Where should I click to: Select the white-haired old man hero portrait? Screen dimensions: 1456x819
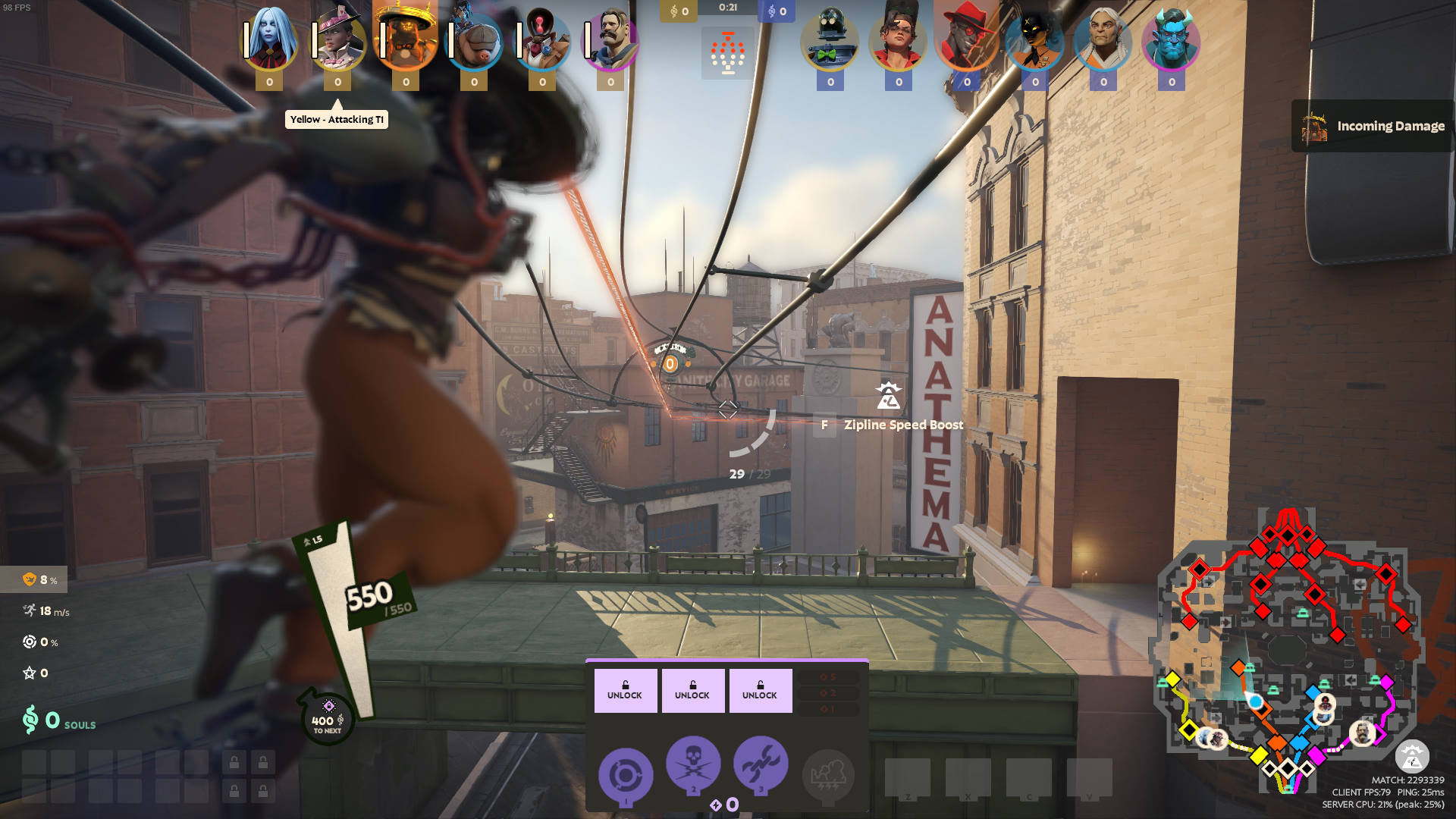1103,39
